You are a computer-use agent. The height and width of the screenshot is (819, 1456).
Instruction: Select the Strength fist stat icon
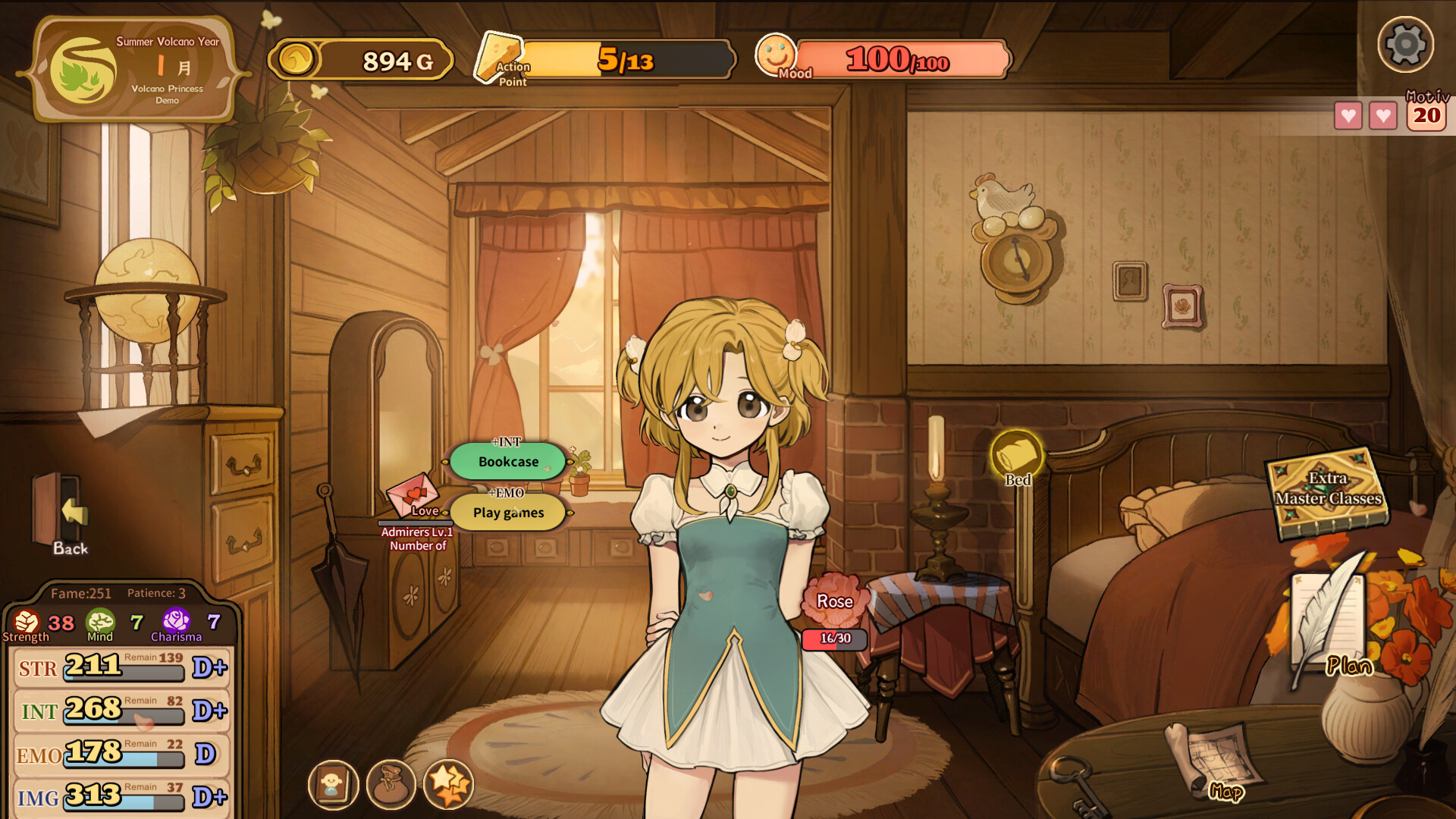[28, 622]
